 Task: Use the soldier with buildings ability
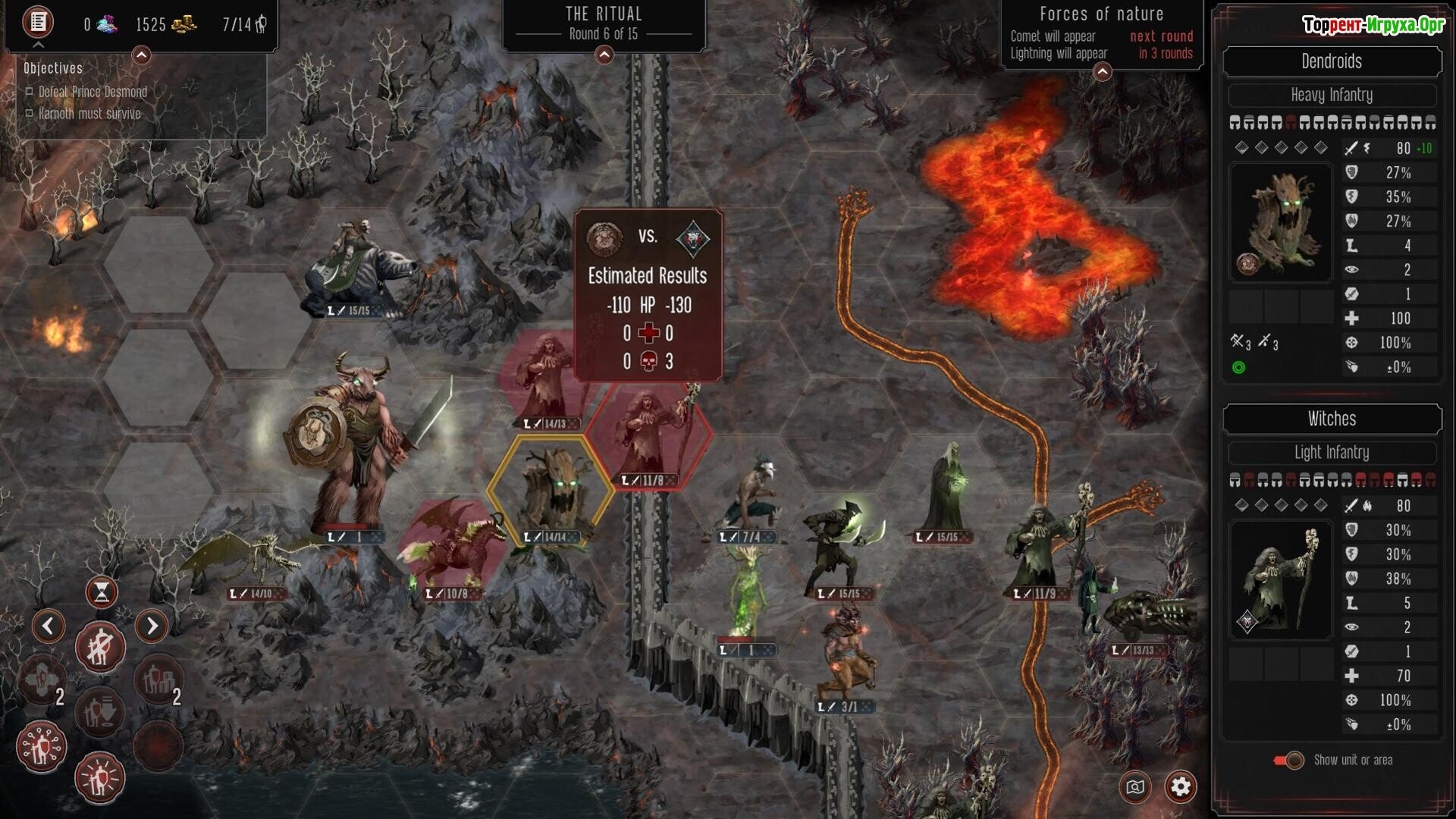pyautogui.click(x=158, y=680)
